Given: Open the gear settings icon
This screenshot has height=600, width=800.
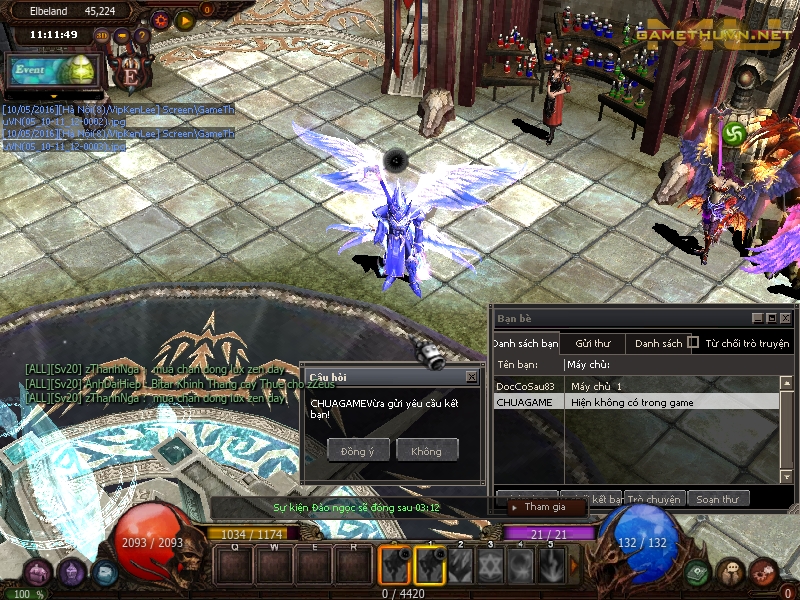Looking at the screenshot, I should tap(161, 19).
